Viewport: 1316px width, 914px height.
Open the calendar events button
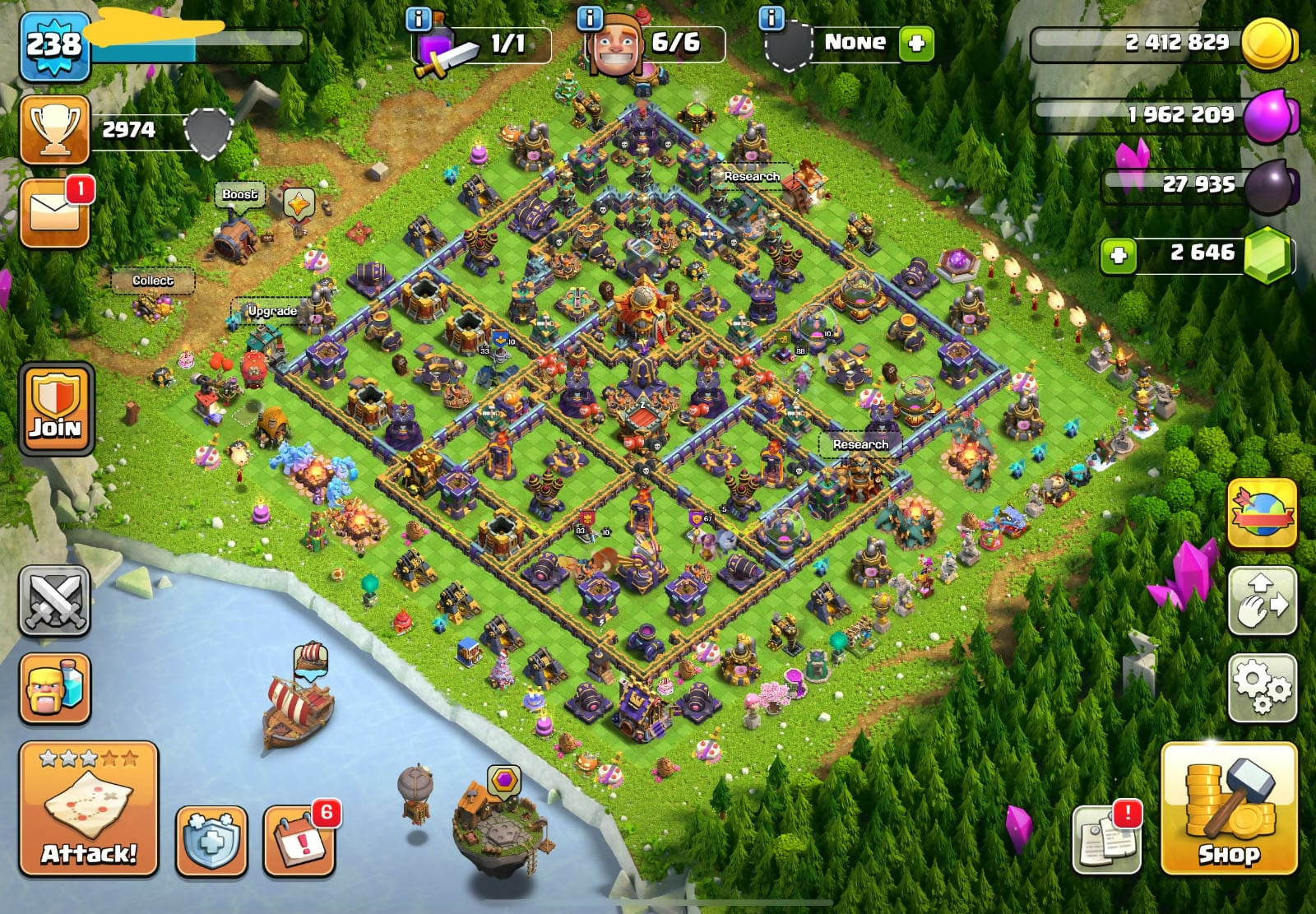pyautogui.click(x=299, y=841)
